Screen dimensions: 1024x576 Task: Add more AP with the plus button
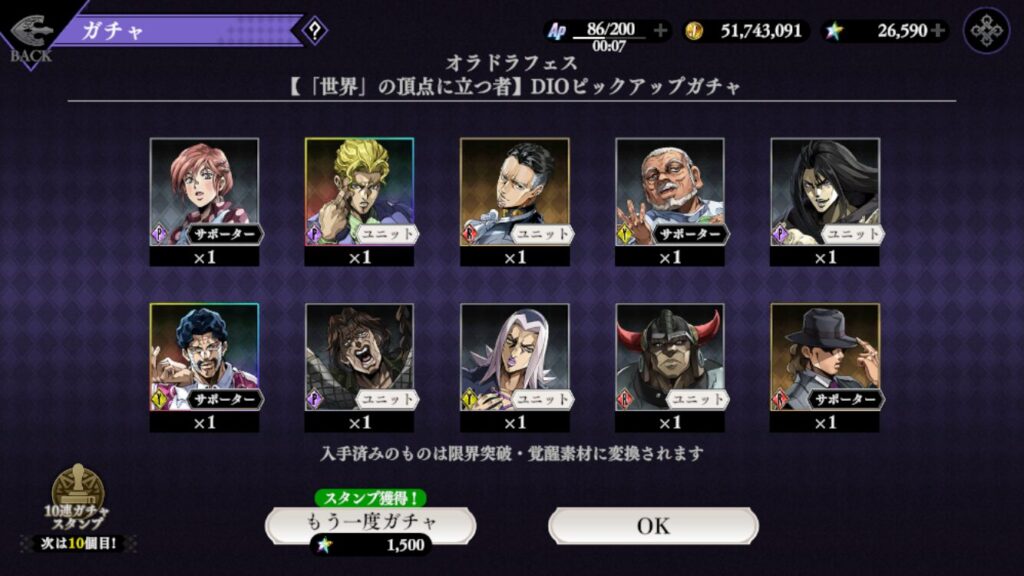pyautogui.click(x=660, y=31)
